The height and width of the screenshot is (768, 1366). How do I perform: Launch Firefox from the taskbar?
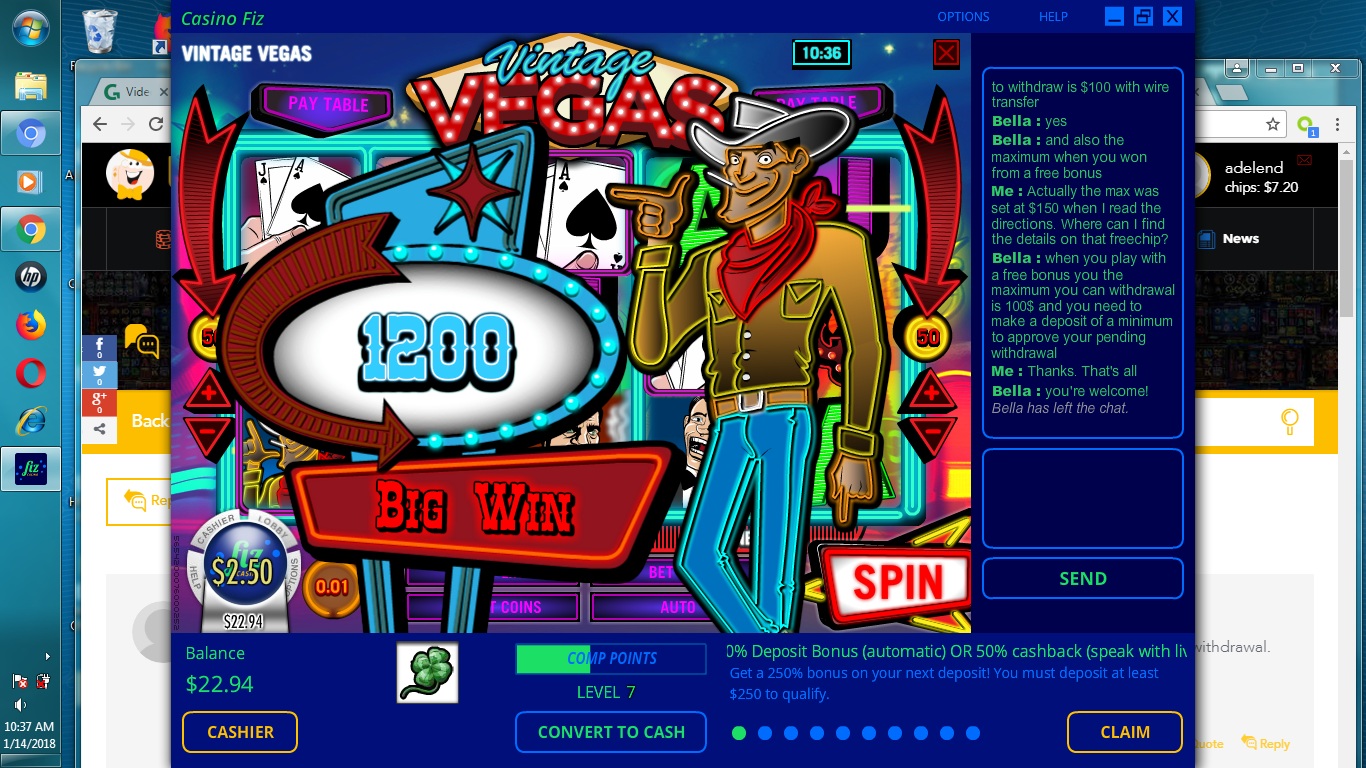coord(30,324)
